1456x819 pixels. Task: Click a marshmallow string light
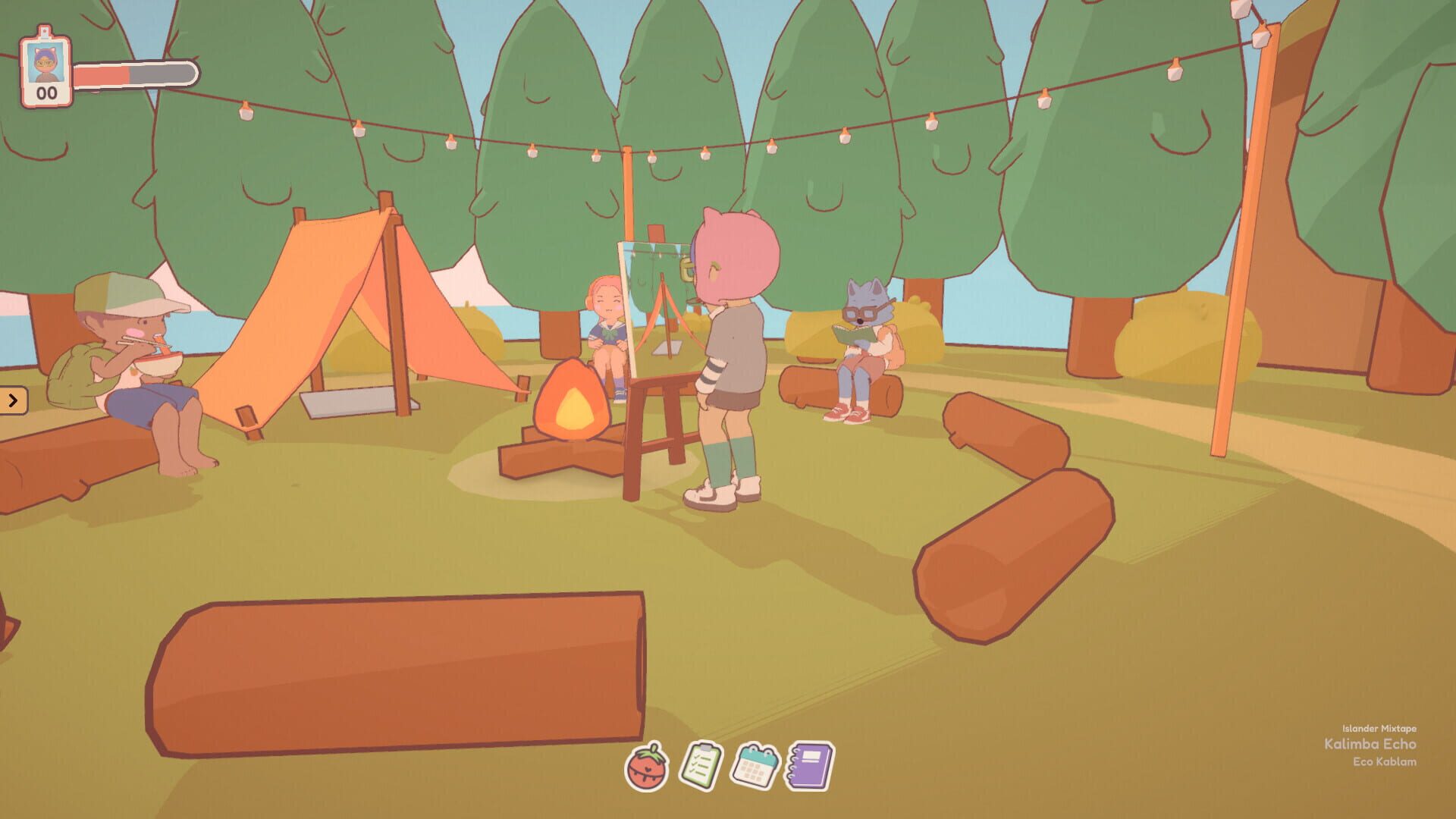point(843,140)
